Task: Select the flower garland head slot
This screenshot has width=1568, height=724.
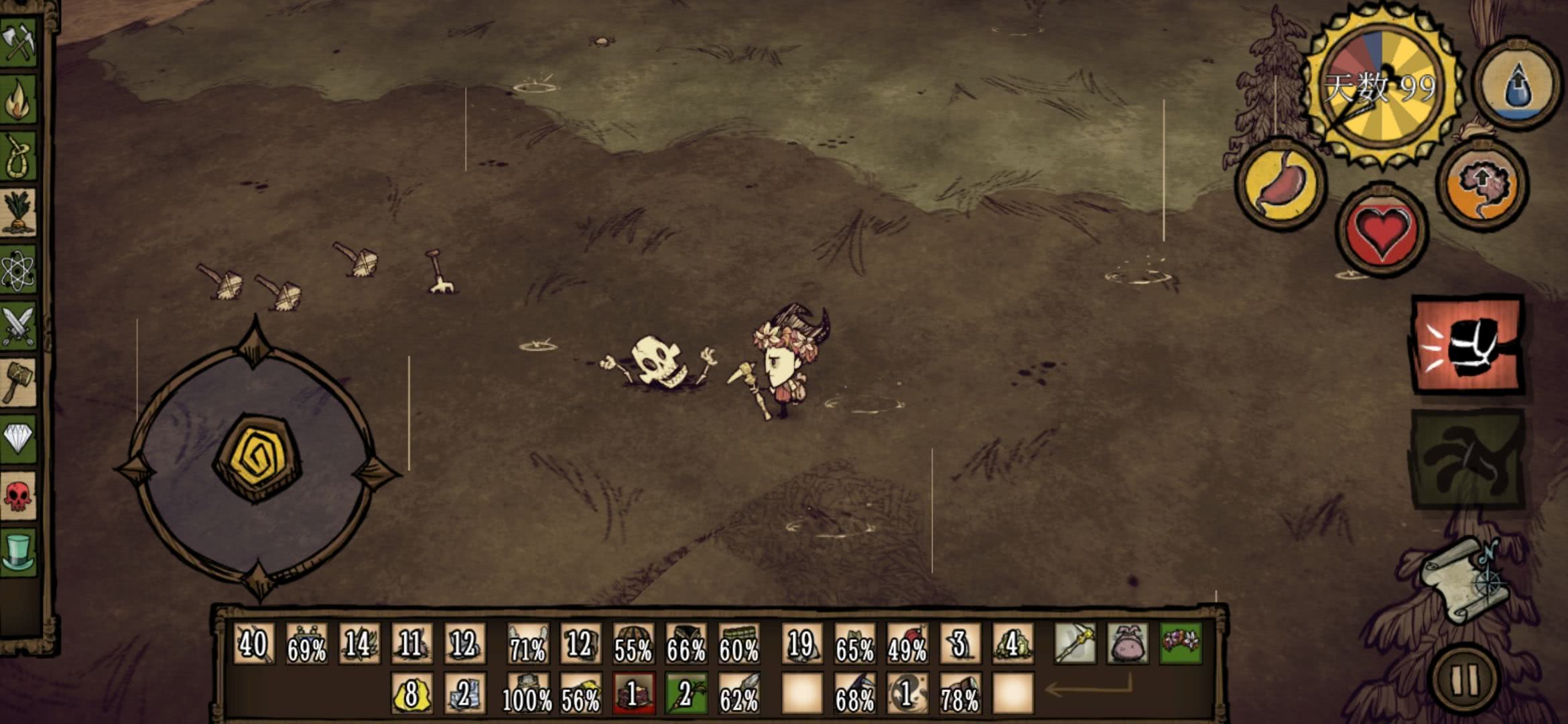Action: (1181, 644)
